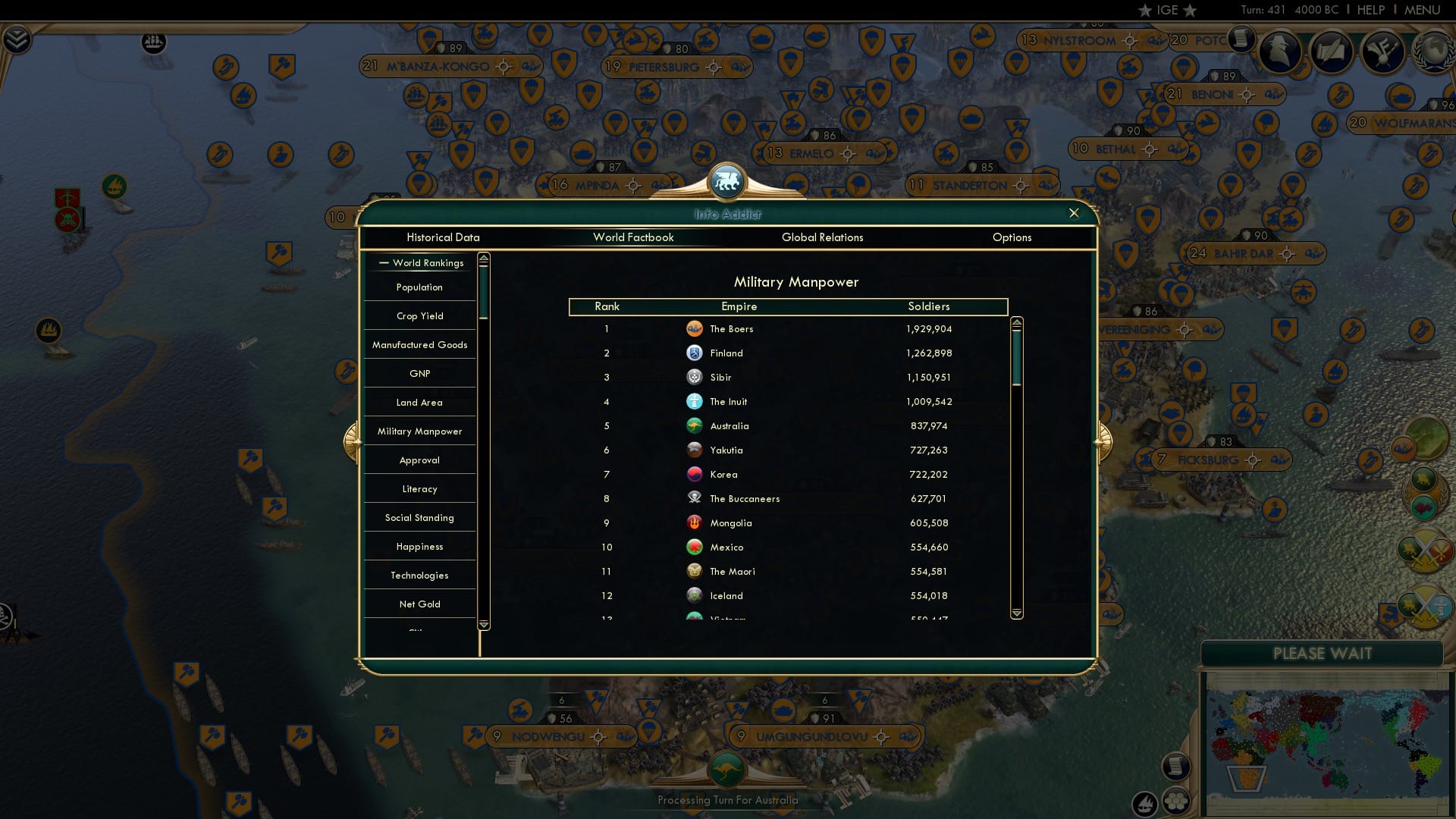The height and width of the screenshot is (819, 1456).
Task: Collapse the World Rankings section
Action: point(382,262)
